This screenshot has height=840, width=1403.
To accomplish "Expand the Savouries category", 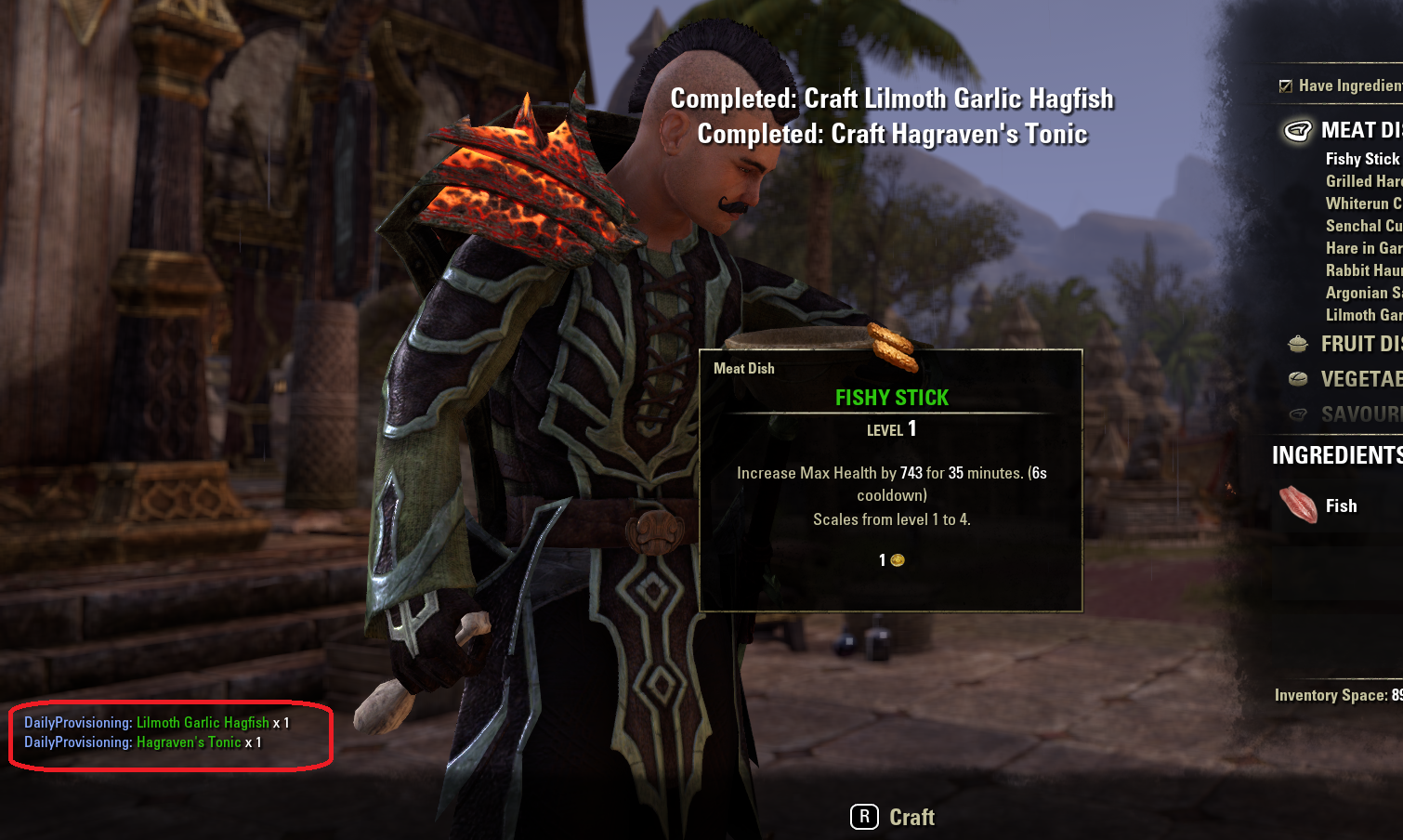I will [1360, 414].
